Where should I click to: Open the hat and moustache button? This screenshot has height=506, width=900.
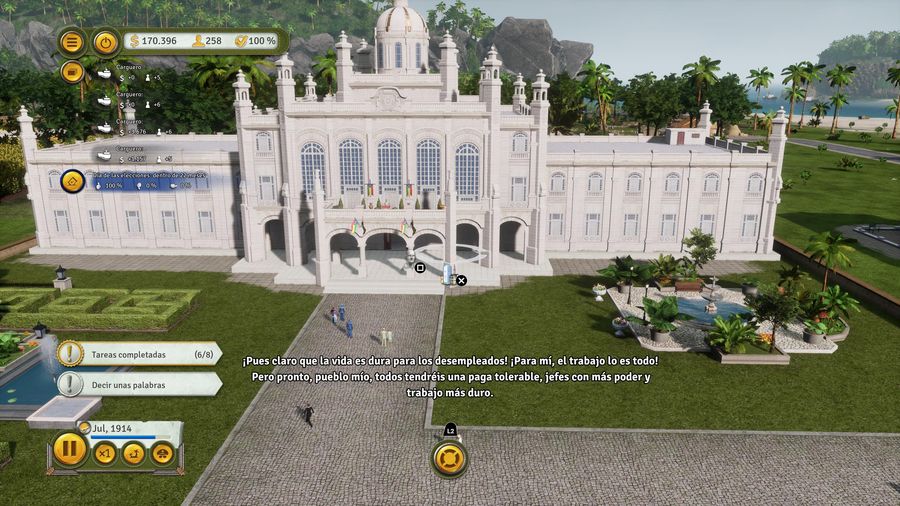point(162,453)
